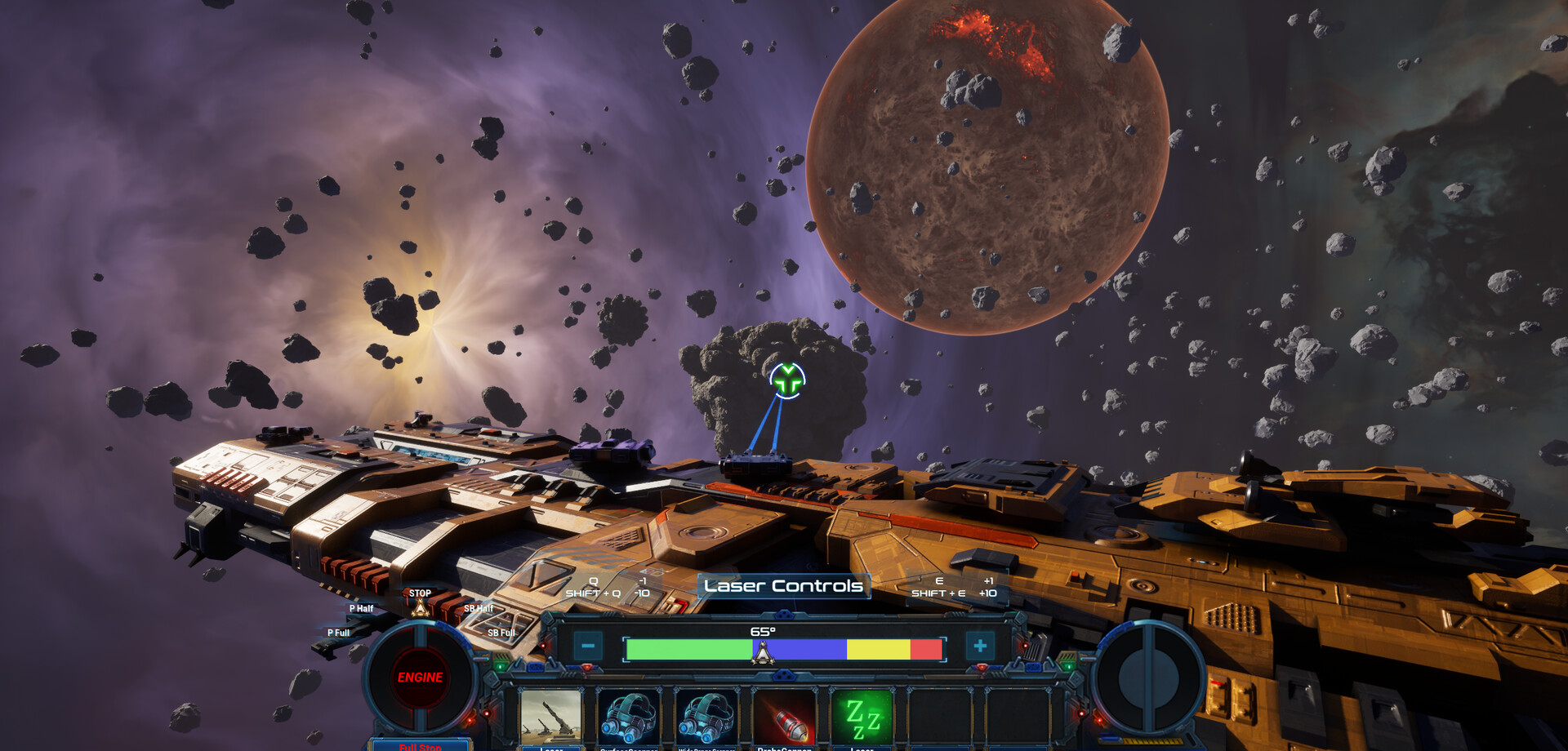Decrease laser angle with the minus button

pyautogui.click(x=587, y=647)
